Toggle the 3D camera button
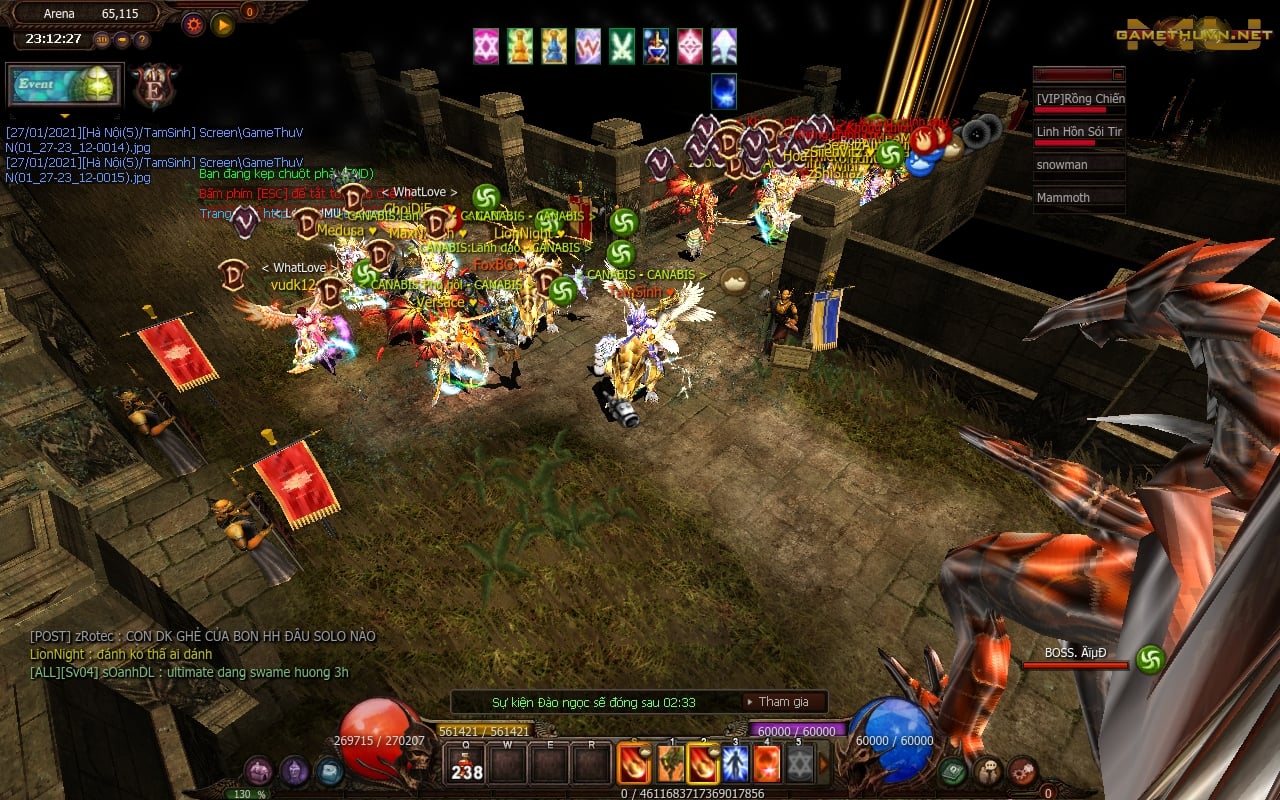Viewport: 1280px width, 800px height. 102,40
